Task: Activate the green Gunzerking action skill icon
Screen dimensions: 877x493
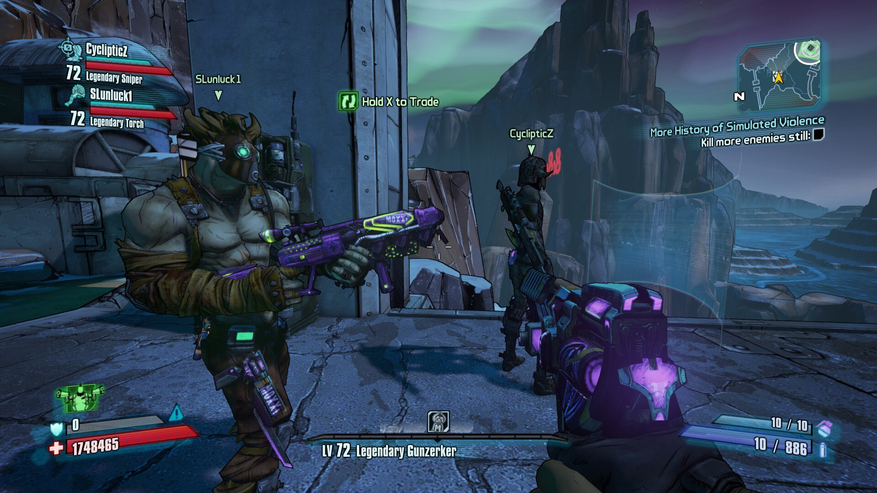Action: (x=79, y=399)
